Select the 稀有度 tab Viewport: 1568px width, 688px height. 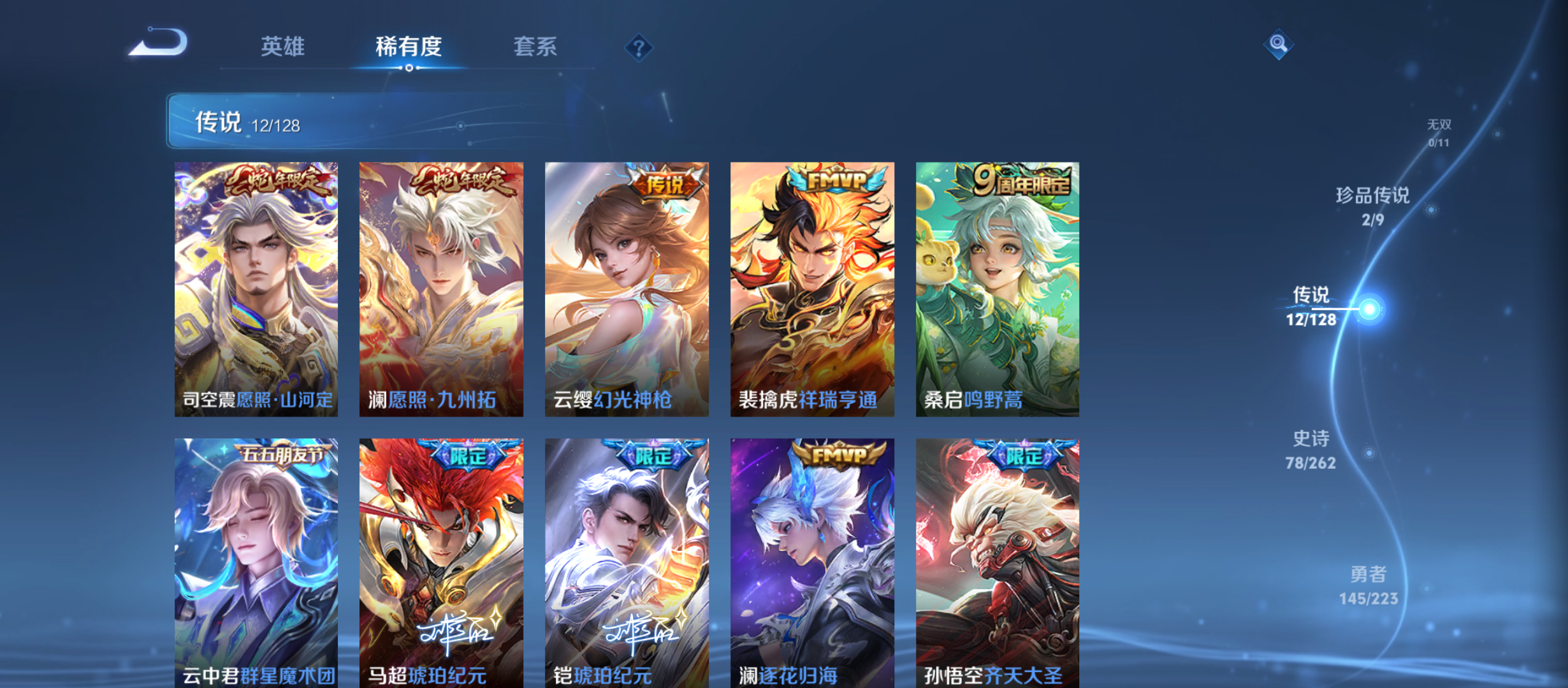coord(409,47)
